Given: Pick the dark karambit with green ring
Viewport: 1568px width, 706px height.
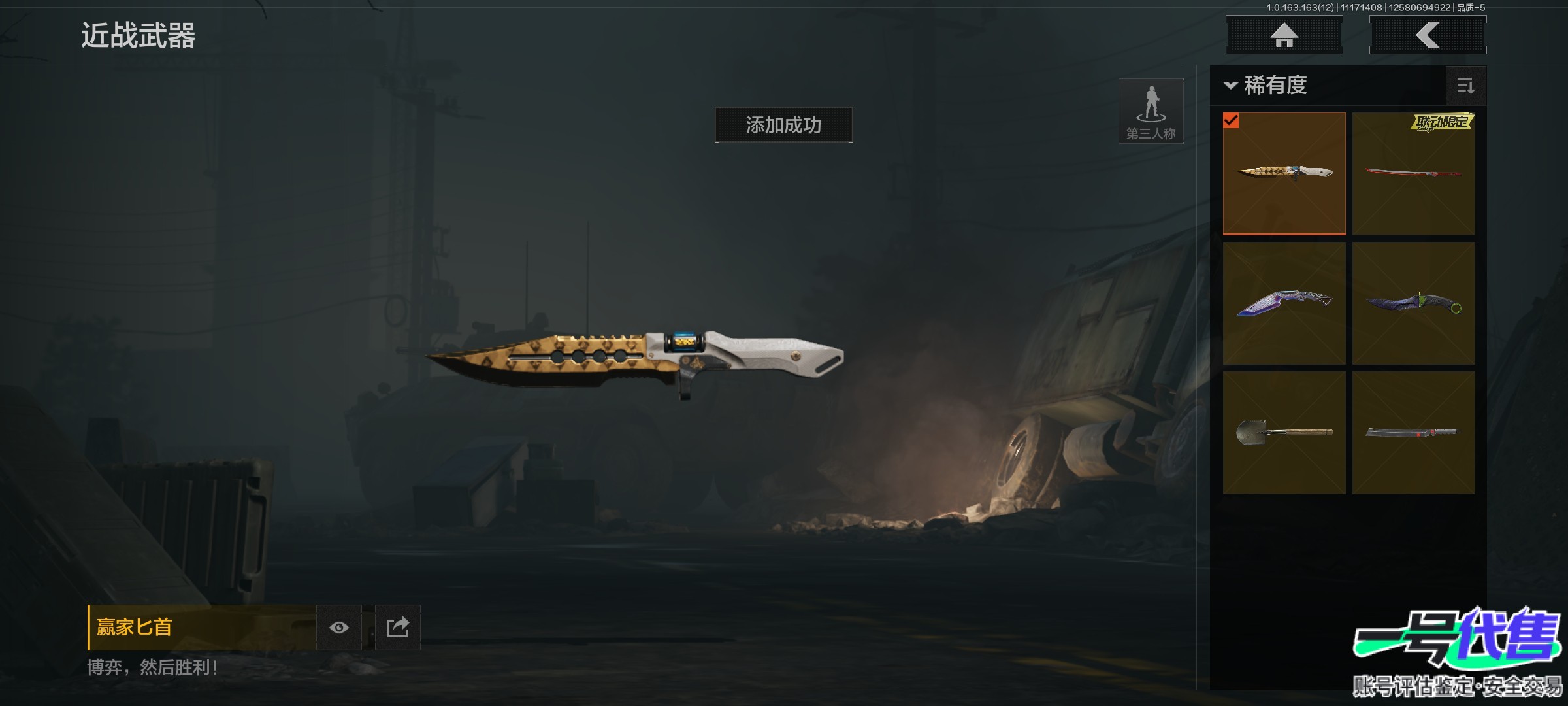Looking at the screenshot, I should coord(1413,303).
